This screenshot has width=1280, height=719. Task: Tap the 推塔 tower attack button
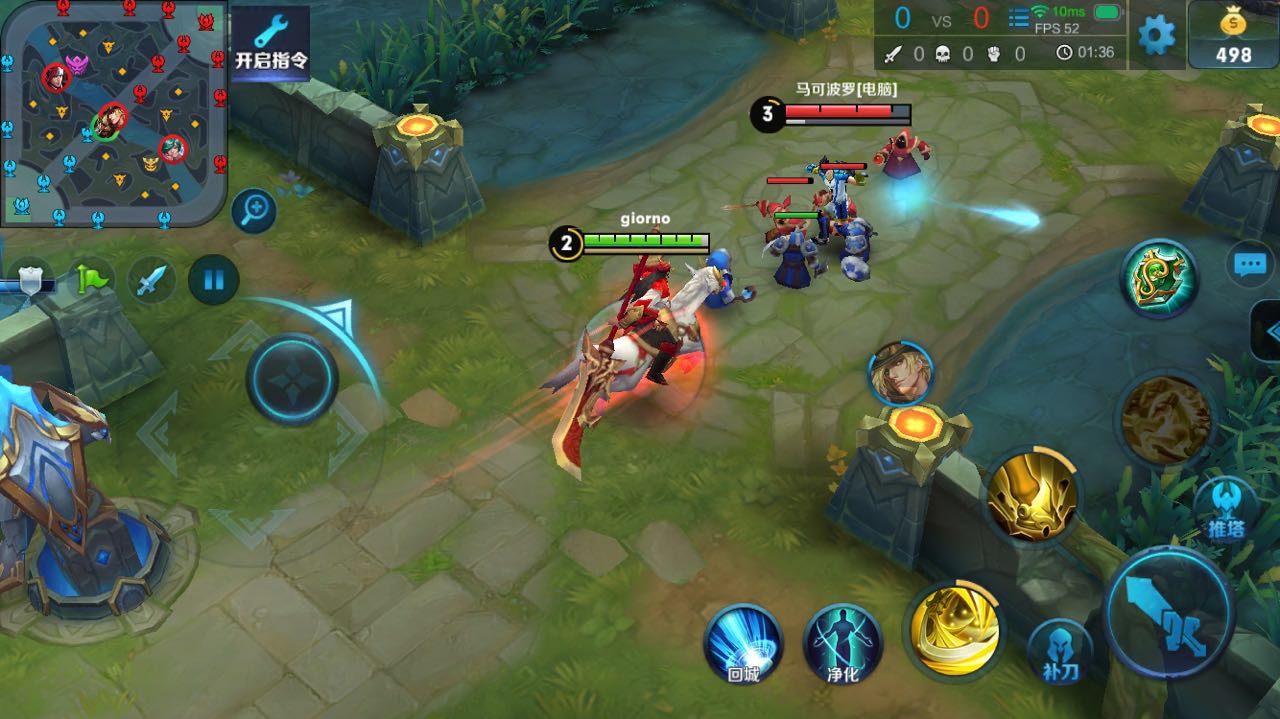tap(1225, 509)
